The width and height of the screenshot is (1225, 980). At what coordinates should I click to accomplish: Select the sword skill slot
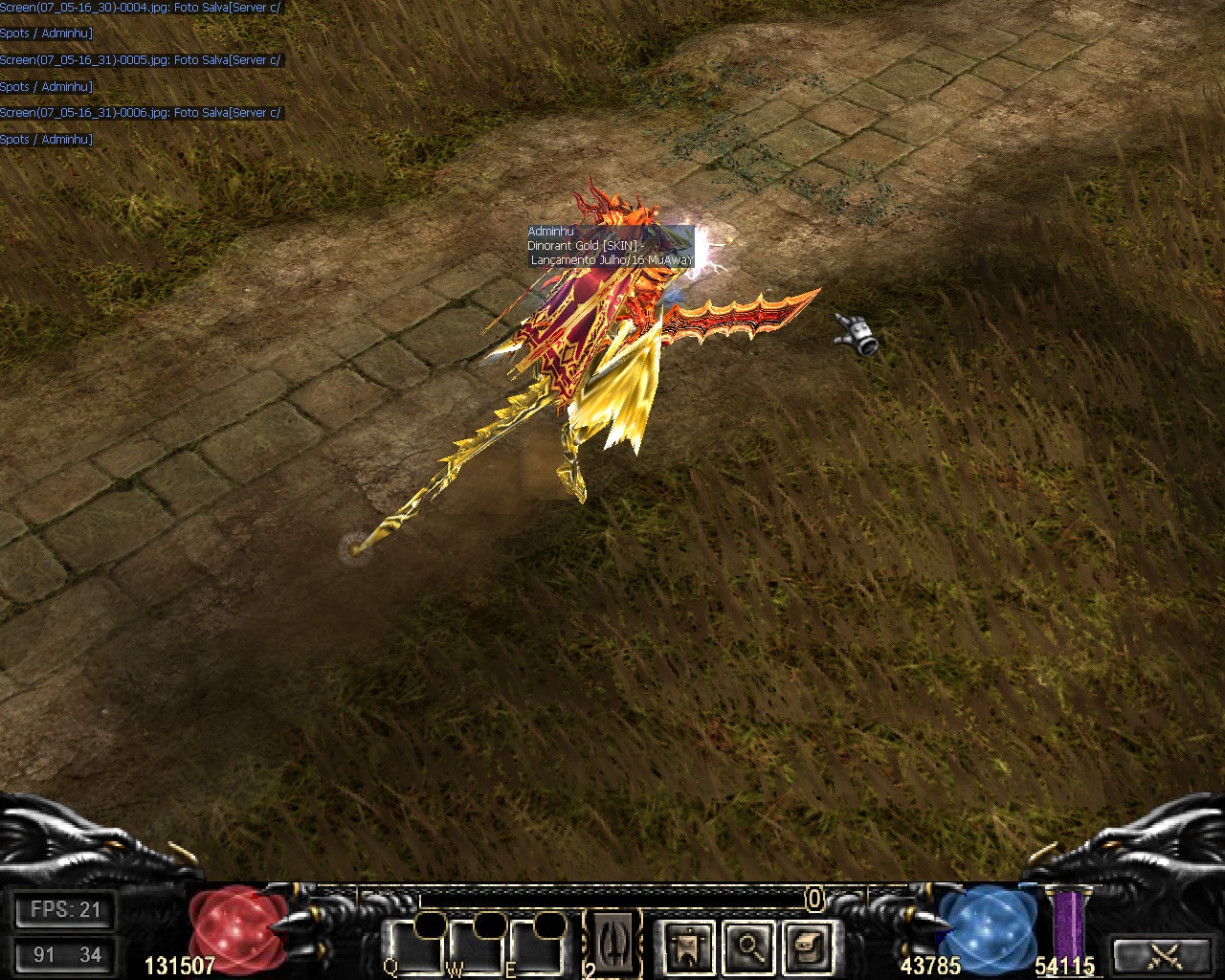pos(612,941)
